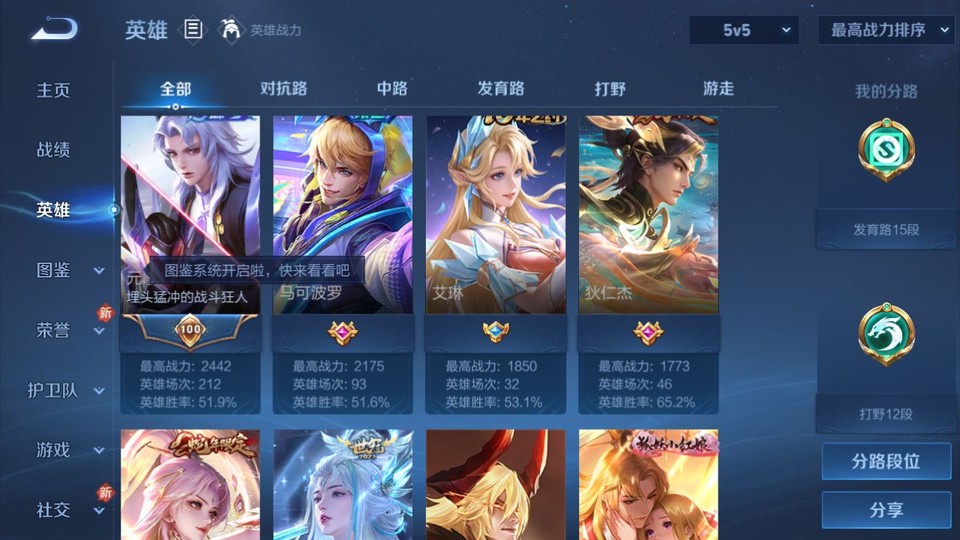The width and height of the screenshot is (960, 540).
Task: Switch to the 发育路 tab
Action: click(501, 89)
